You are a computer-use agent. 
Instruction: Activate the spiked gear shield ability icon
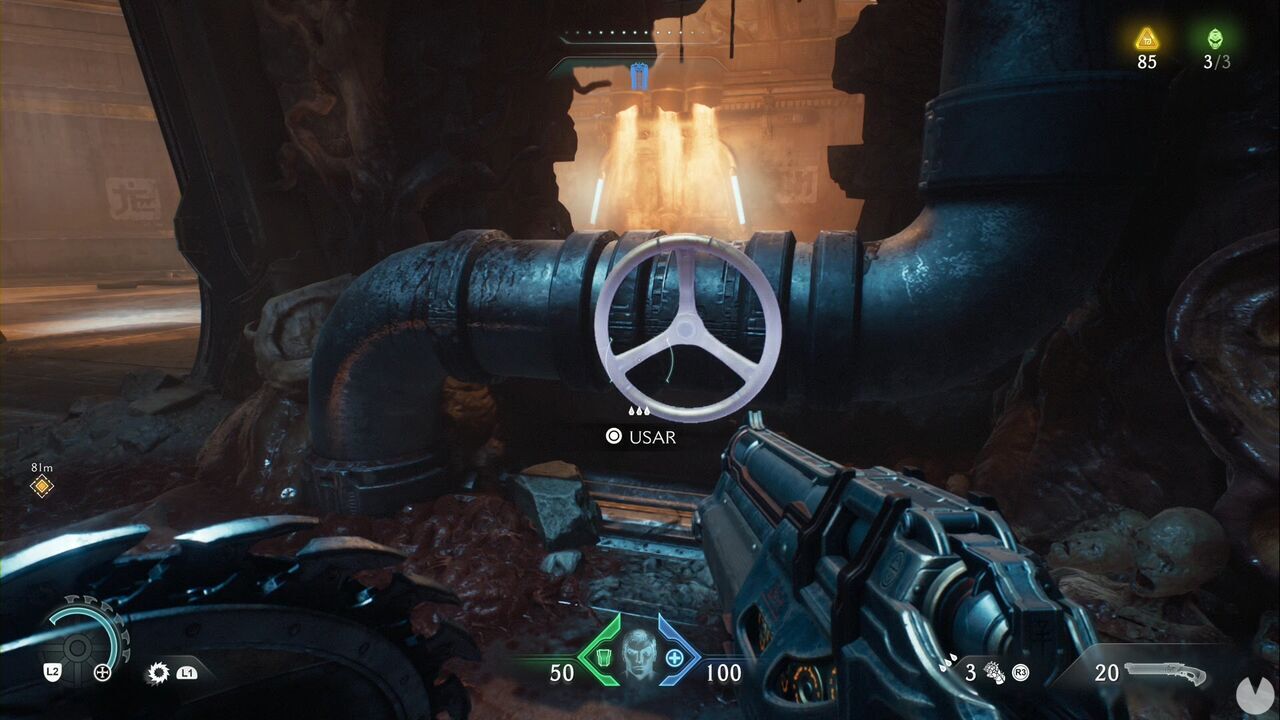coord(157,672)
